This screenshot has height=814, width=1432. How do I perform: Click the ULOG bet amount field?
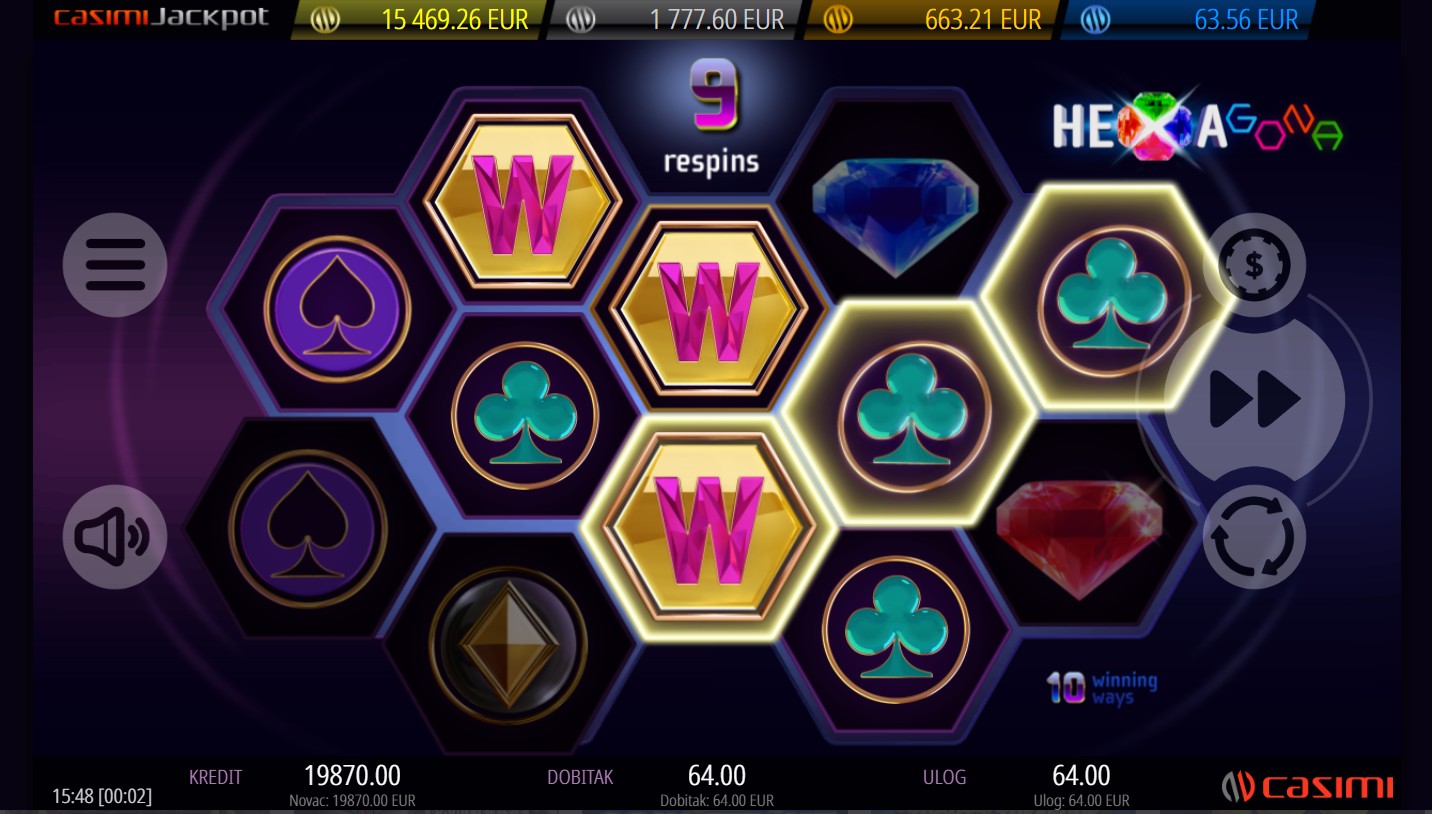tap(1080, 776)
